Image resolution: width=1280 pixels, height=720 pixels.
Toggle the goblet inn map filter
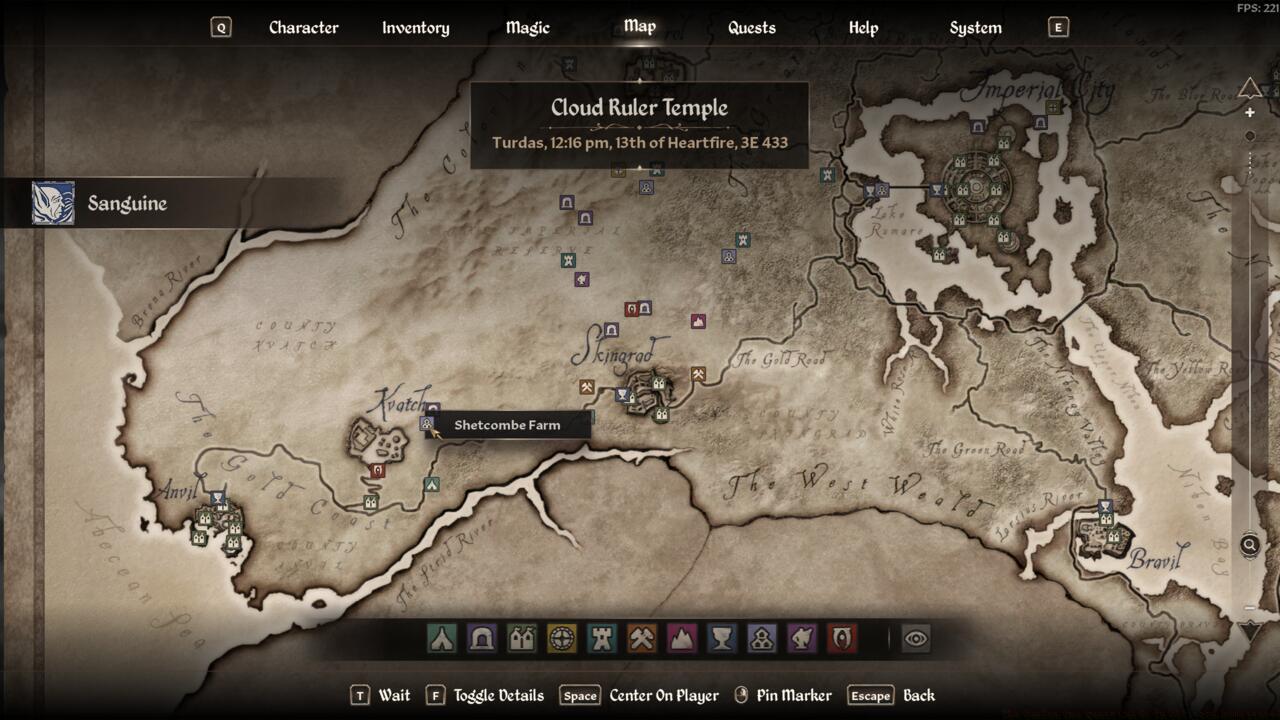[722, 638]
